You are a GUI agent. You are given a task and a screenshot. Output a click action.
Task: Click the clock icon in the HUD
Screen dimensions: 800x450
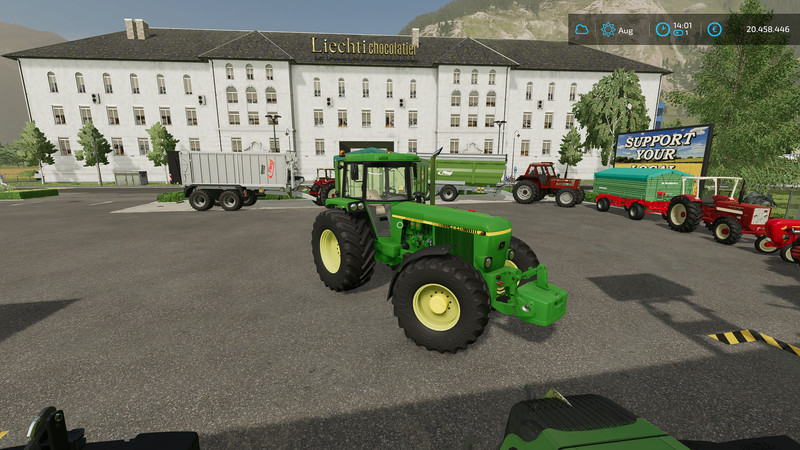pos(662,29)
